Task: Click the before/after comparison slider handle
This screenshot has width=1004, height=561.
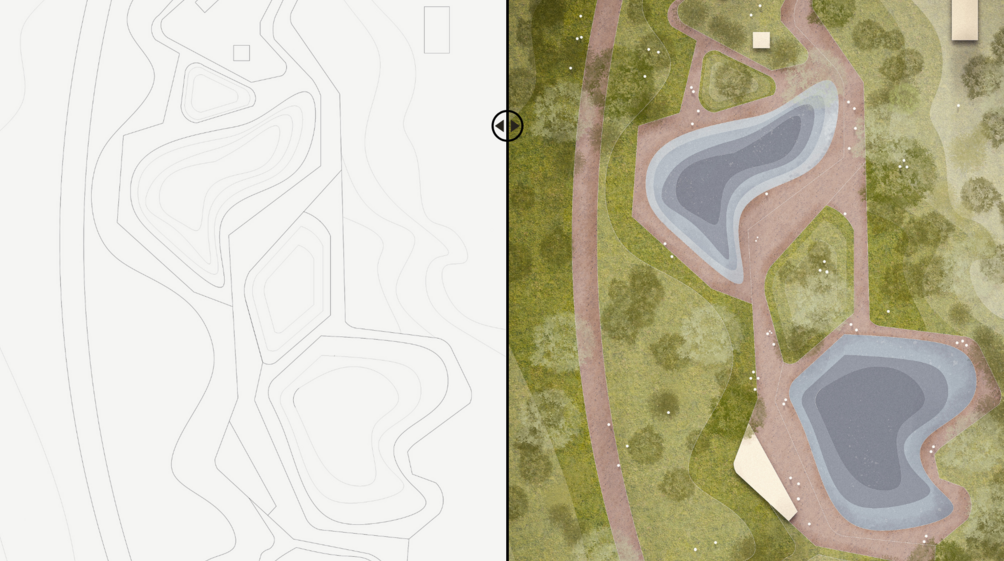Action: (x=507, y=126)
